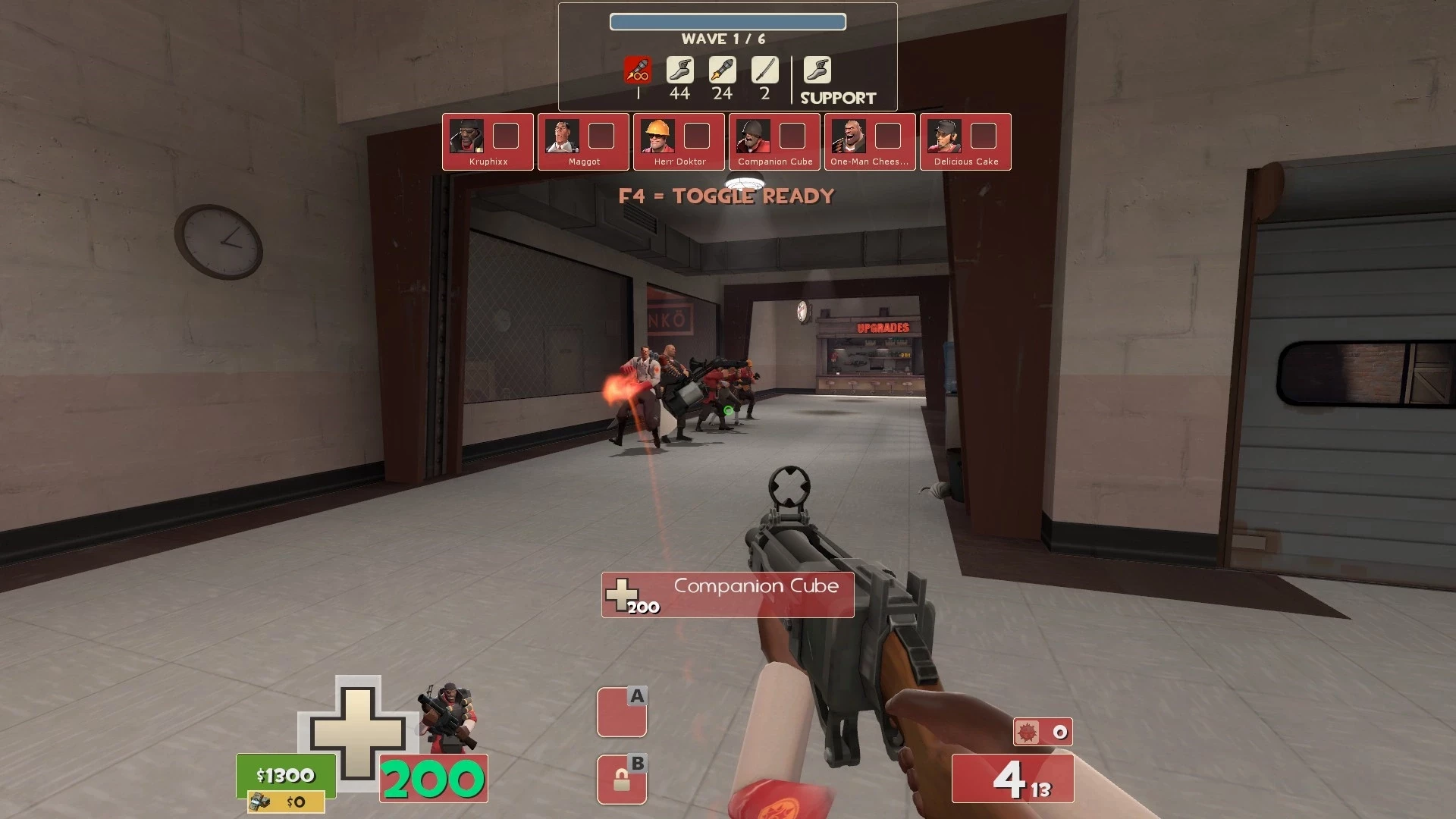Image resolution: width=1456 pixels, height=819 pixels.
Task: Click the robot icon with count 2
Action: pos(764,71)
